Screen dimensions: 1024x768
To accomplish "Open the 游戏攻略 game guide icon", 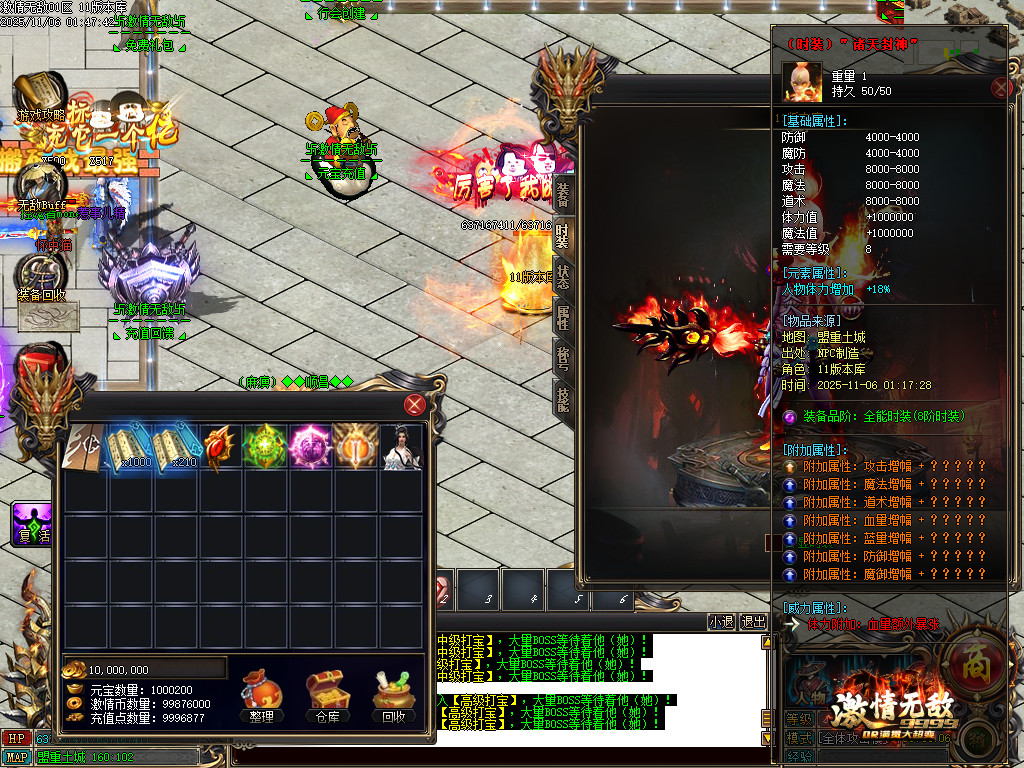I will [x=38, y=98].
